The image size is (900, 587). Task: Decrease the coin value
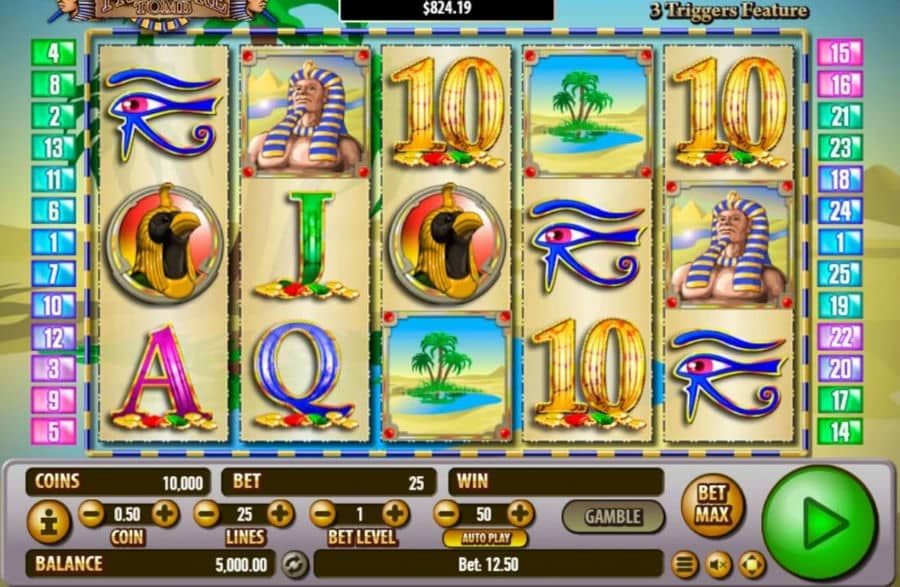point(91,515)
